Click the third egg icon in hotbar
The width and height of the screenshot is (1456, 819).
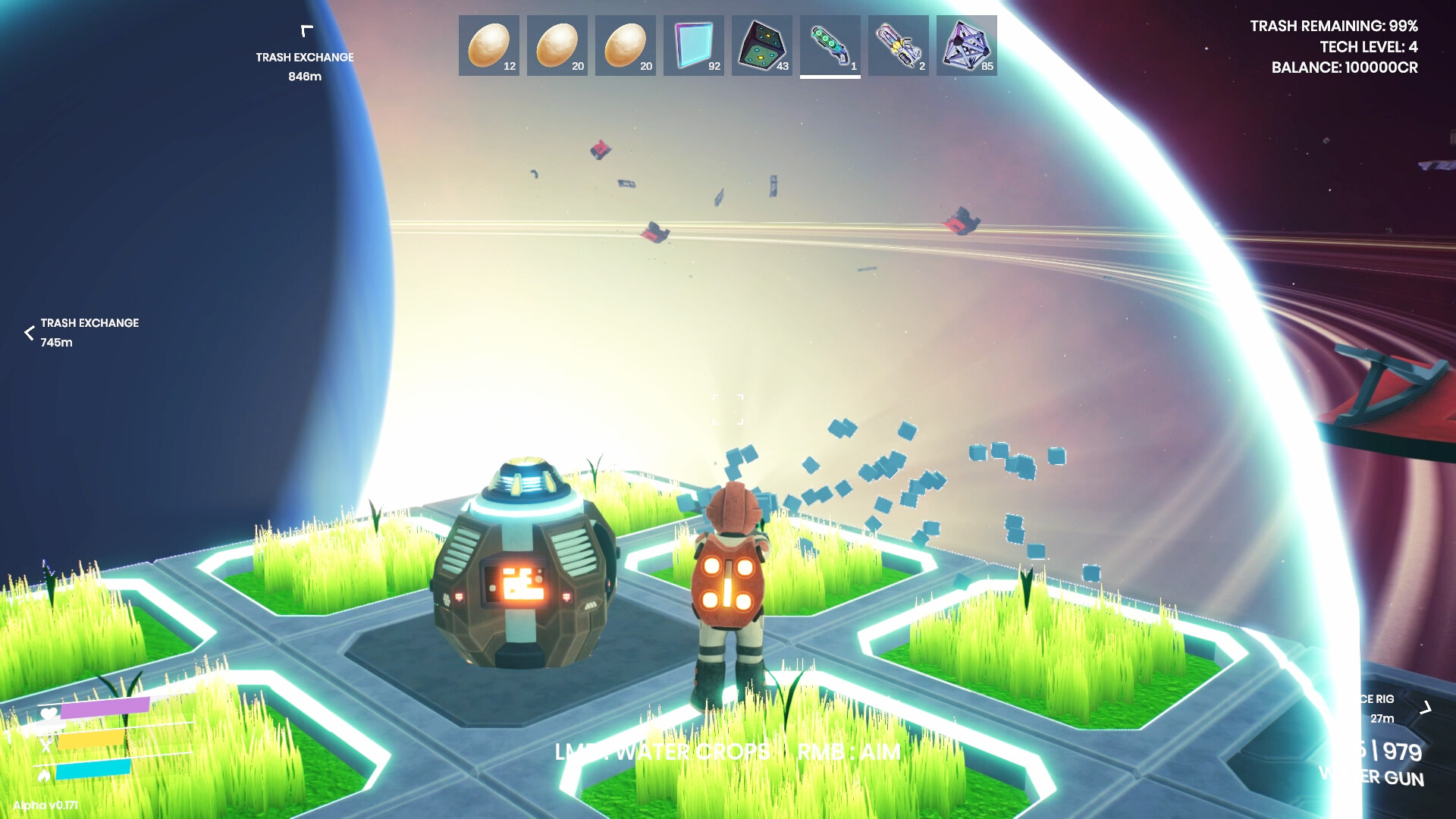click(x=626, y=45)
